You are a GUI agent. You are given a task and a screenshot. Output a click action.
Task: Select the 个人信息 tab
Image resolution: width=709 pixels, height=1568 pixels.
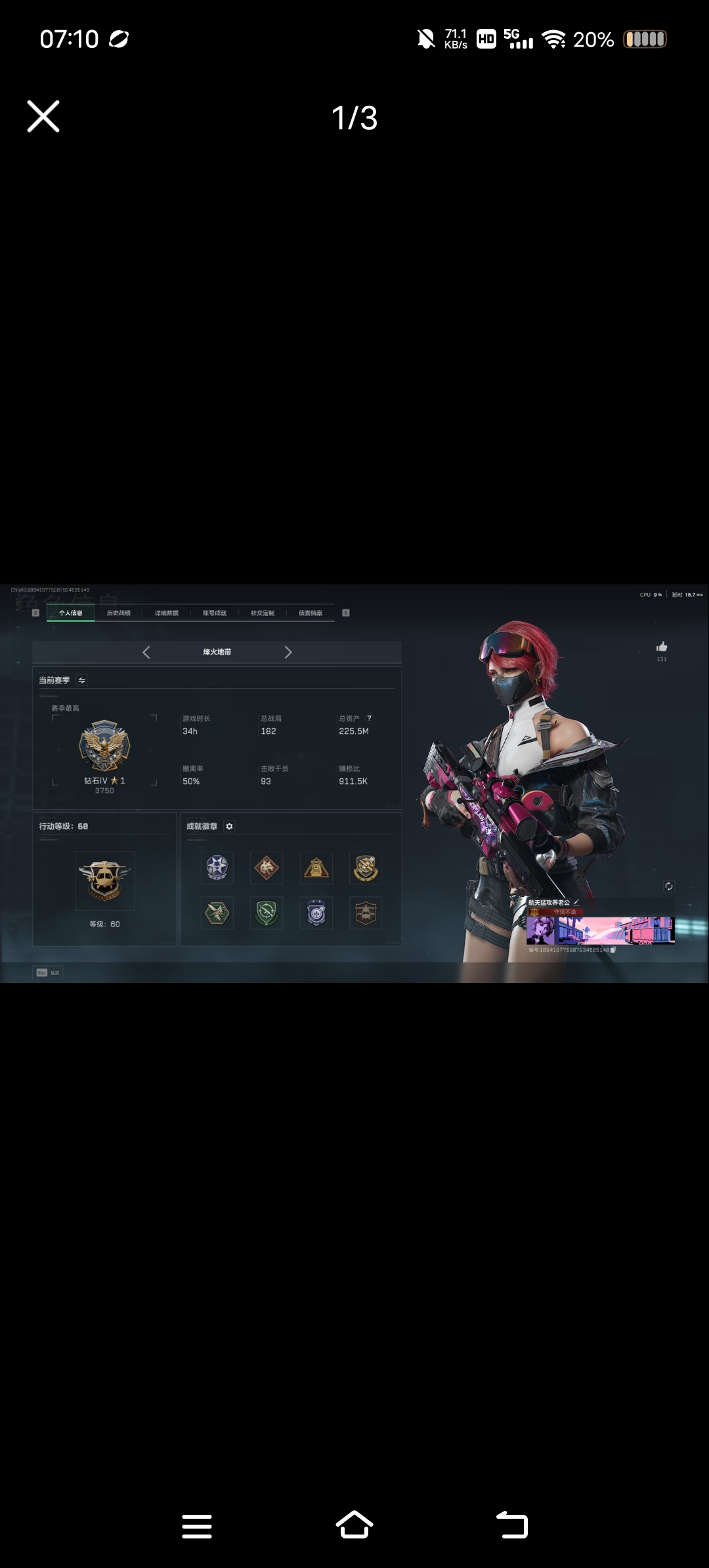71,613
